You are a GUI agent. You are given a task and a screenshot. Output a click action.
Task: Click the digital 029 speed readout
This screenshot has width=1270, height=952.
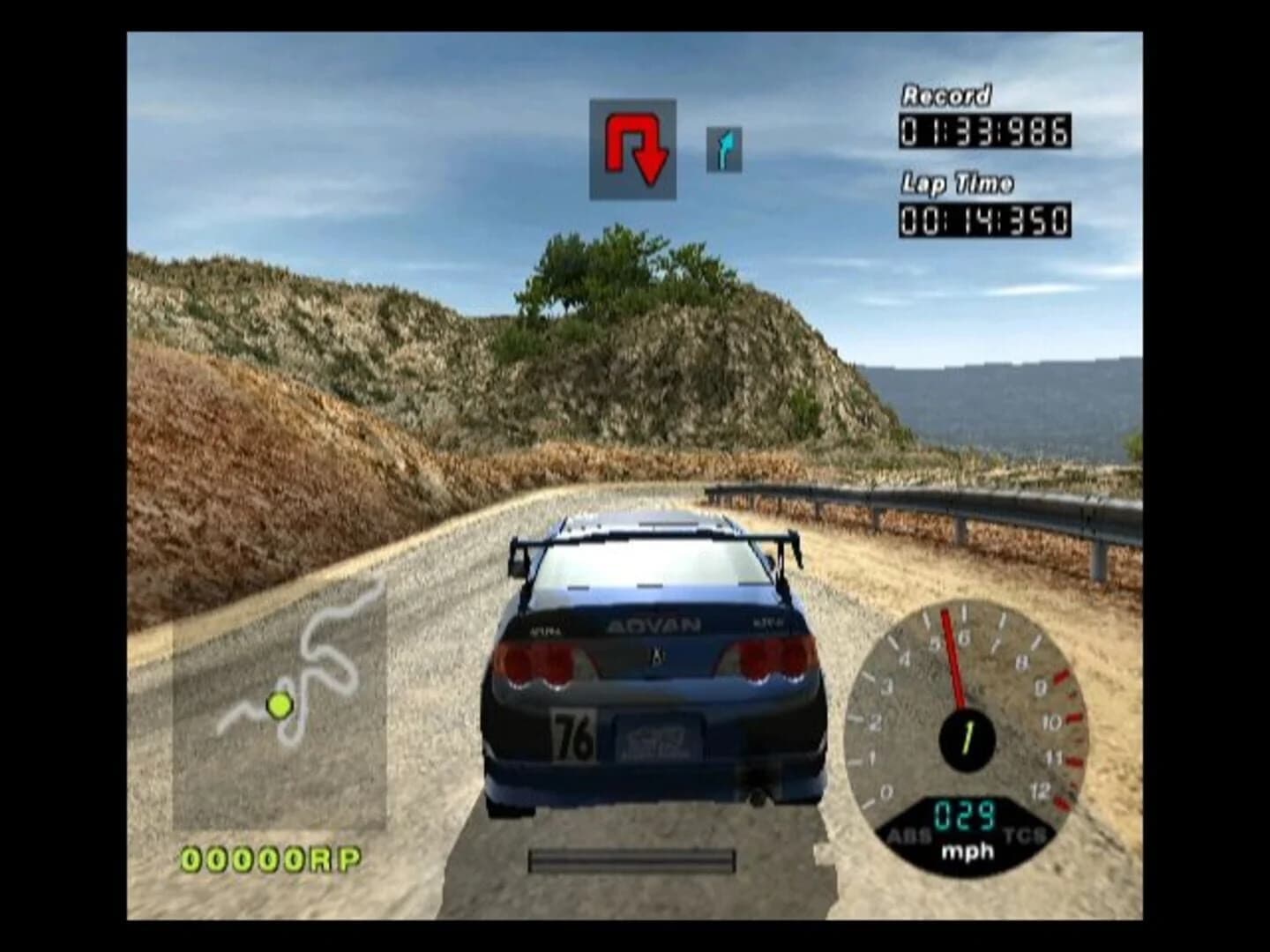tap(967, 815)
